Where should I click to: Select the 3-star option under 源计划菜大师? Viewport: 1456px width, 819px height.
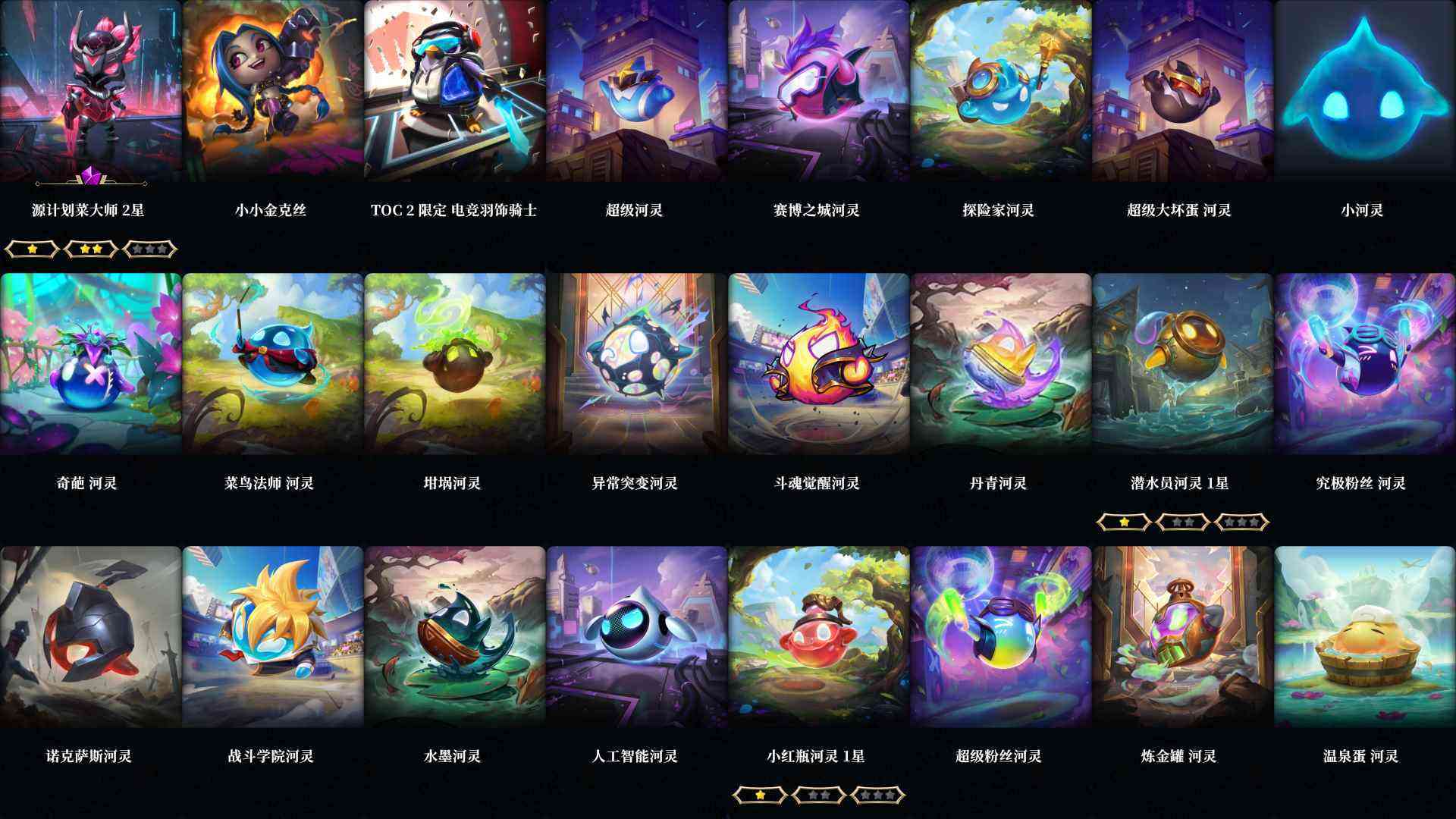148,249
